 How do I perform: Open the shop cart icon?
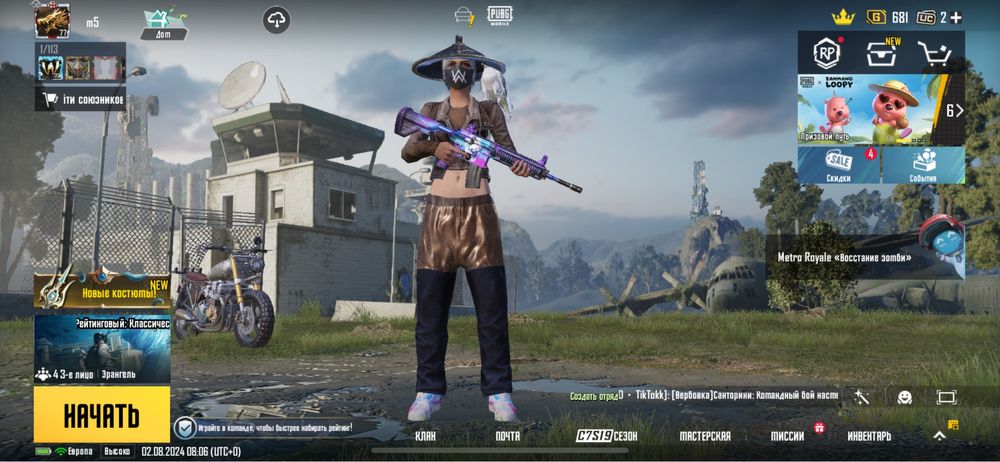coord(934,52)
